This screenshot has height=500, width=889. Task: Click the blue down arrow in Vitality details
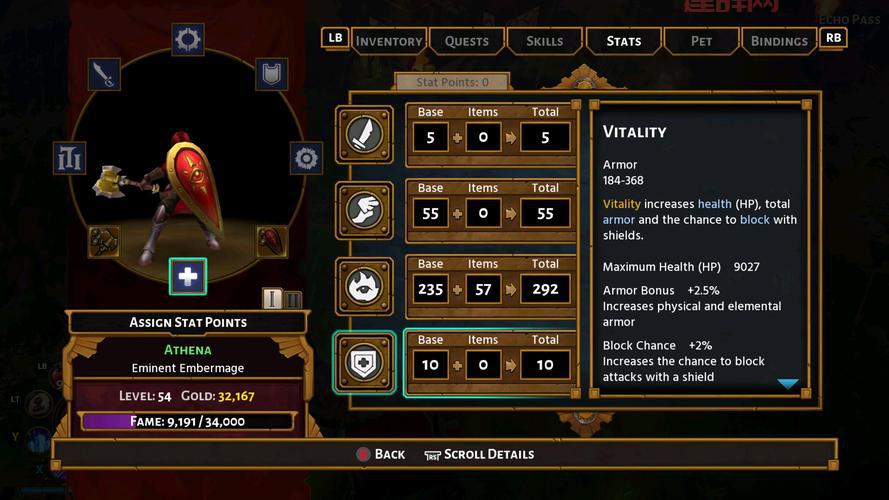[787, 384]
